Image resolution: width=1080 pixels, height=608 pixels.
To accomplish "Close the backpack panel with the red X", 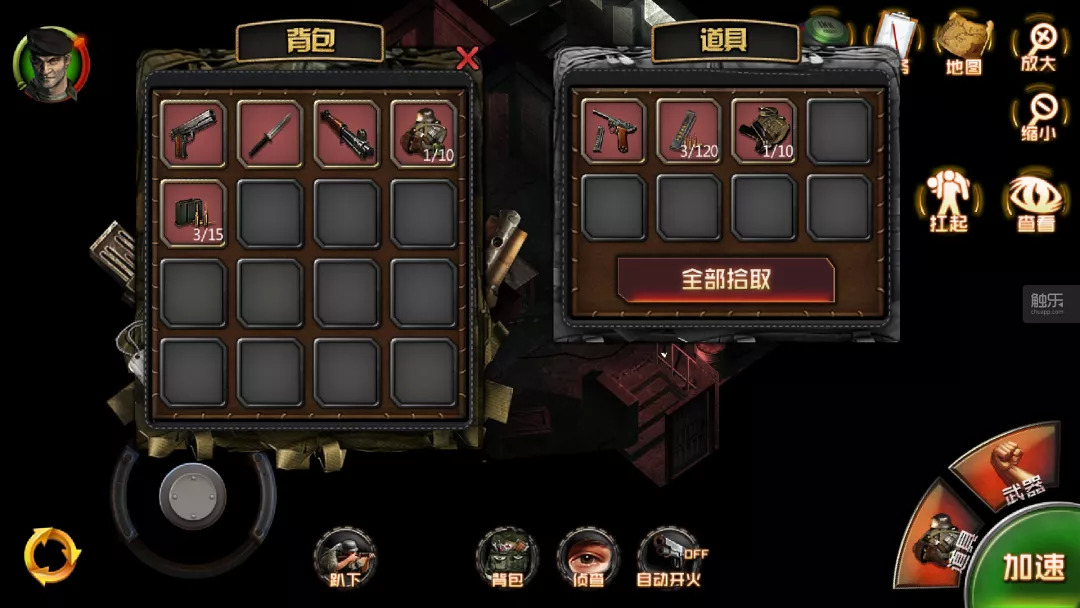I will 467,59.
